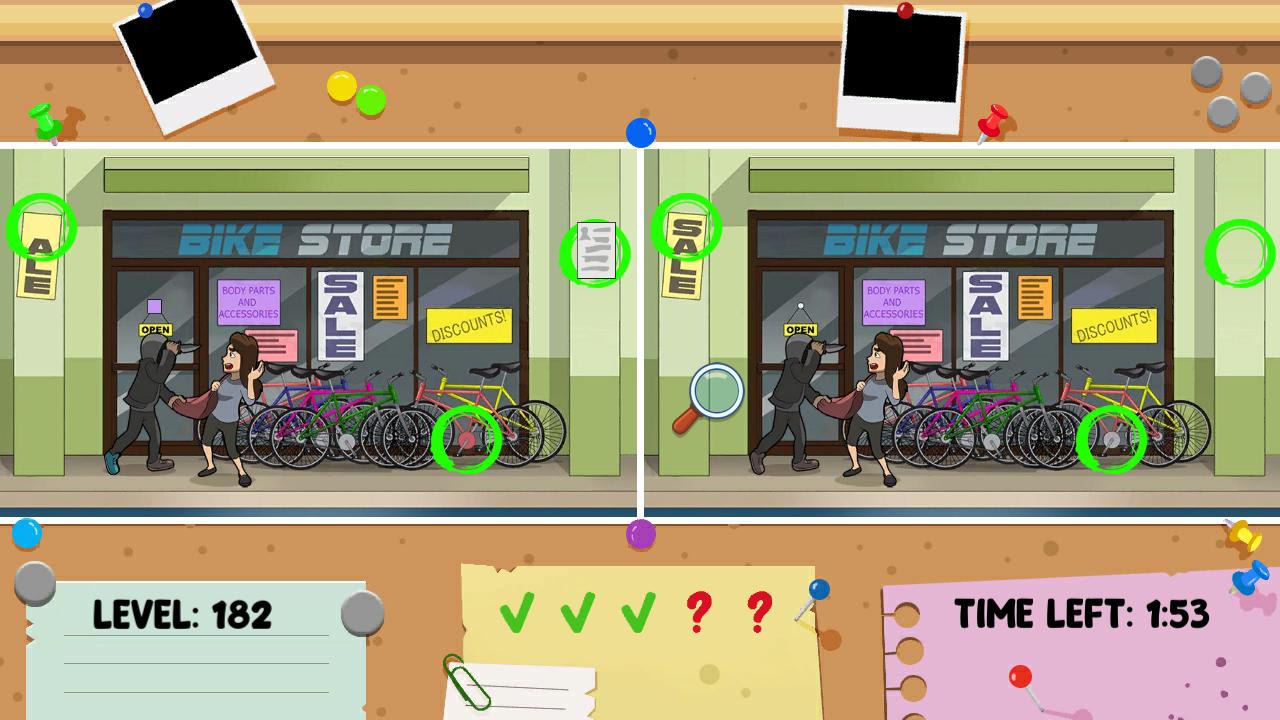The image size is (1280, 720).
Task: Click the first red question mark
Action: click(702, 613)
